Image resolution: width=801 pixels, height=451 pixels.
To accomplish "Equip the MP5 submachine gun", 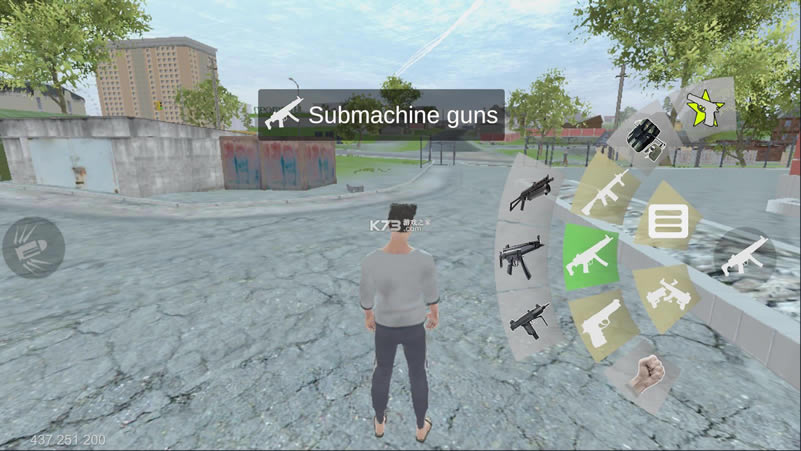I will [523, 255].
